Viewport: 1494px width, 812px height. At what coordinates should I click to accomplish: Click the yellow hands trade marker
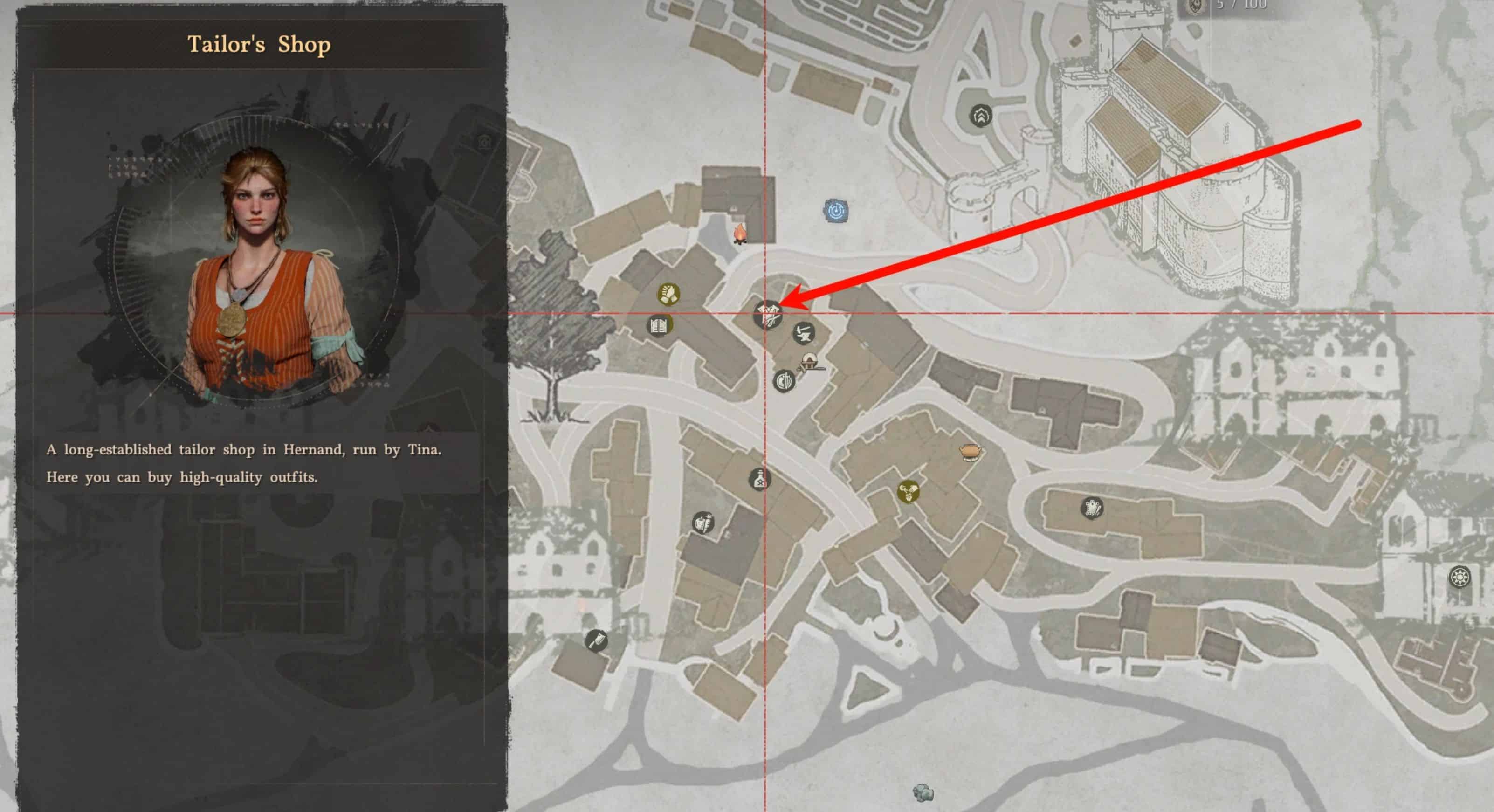coord(908,492)
